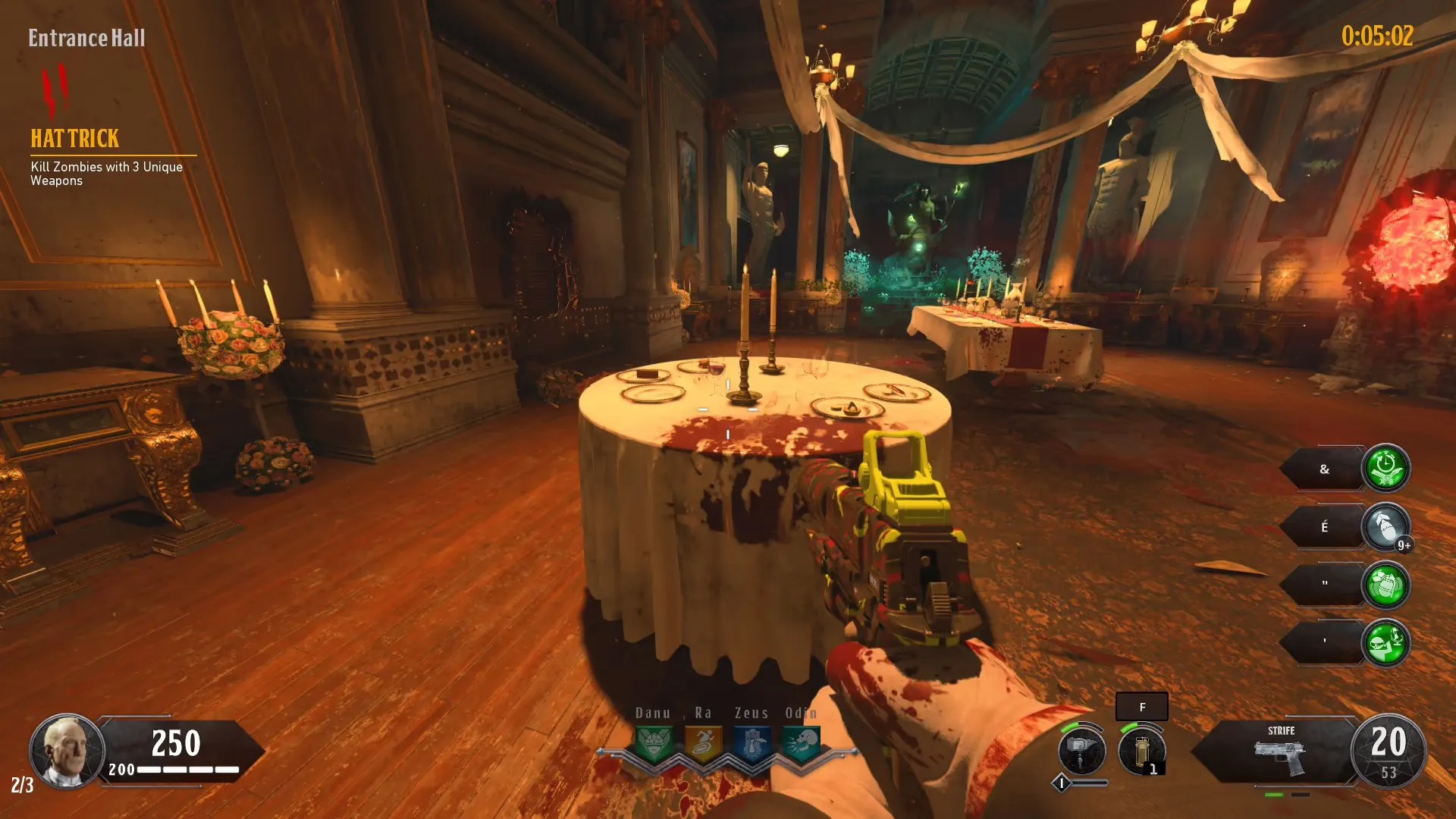The width and height of the screenshot is (1456, 819).
Task: Click the player character portrait
Action: 67,751
